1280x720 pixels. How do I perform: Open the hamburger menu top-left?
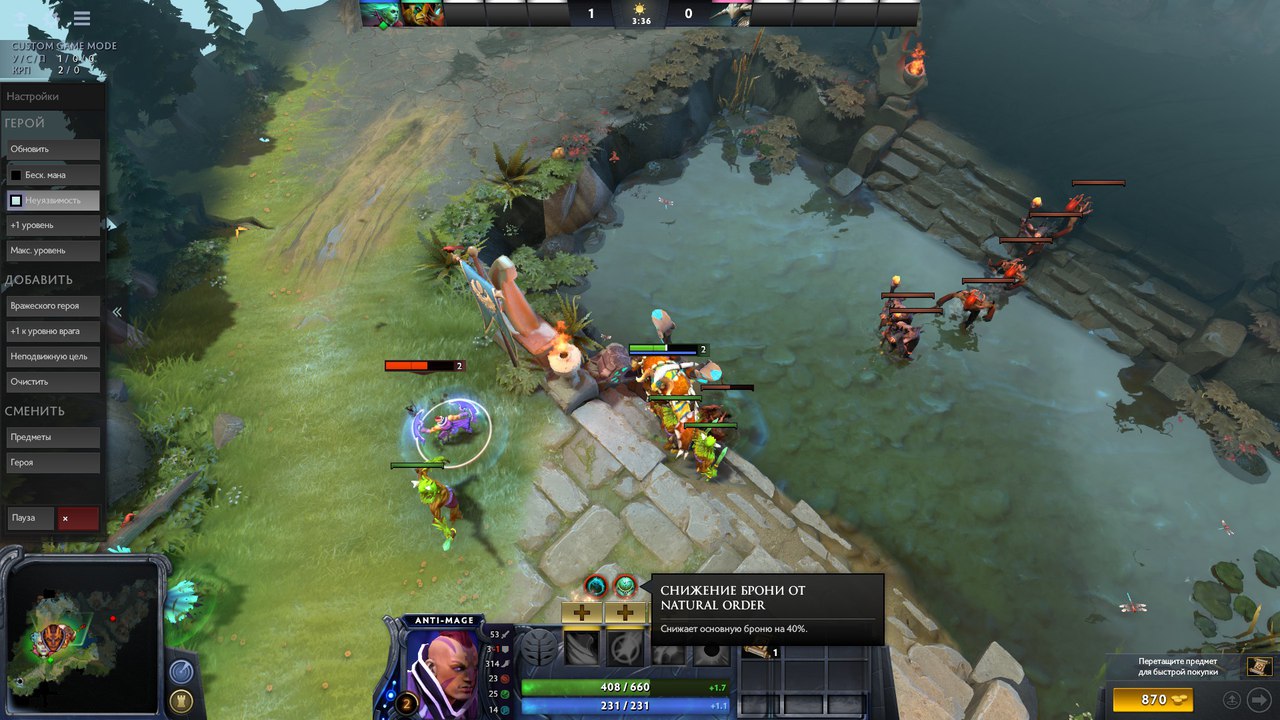pos(80,18)
